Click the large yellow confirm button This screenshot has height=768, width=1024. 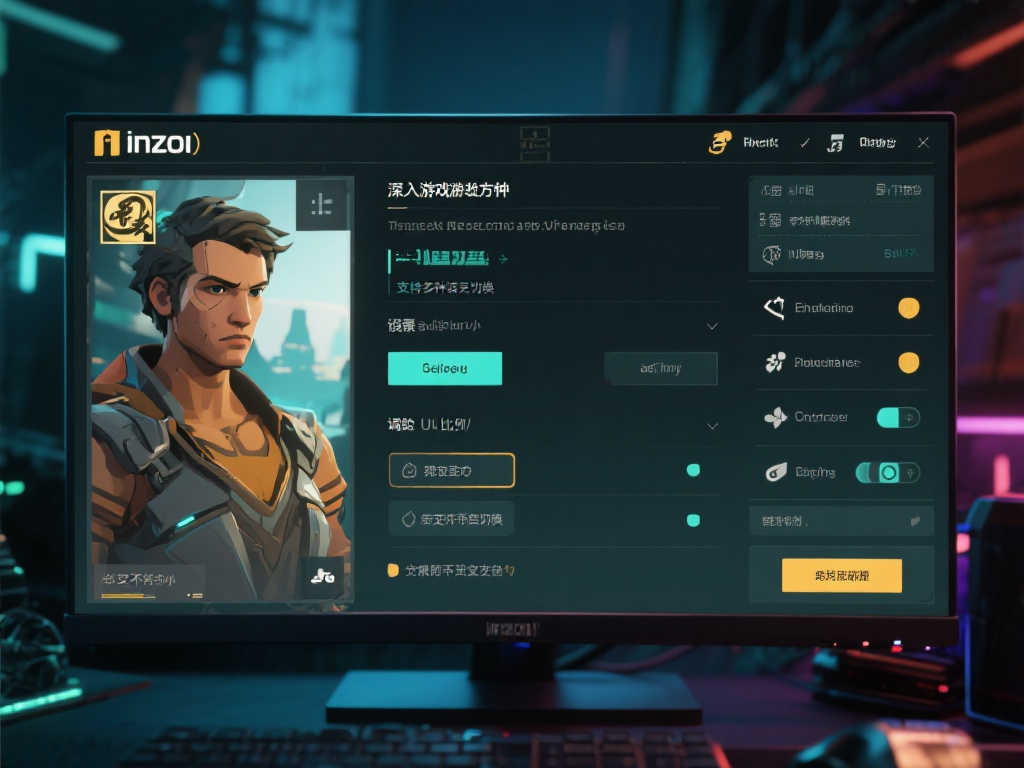point(841,575)
